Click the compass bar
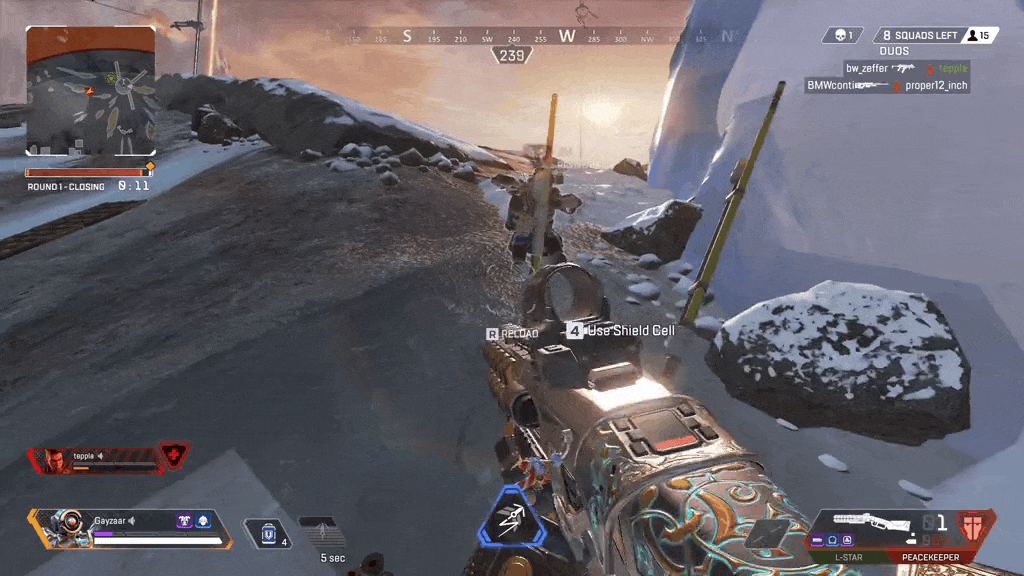The height and width of the screenshot is (576, 1024). click(x=541, y=36)
